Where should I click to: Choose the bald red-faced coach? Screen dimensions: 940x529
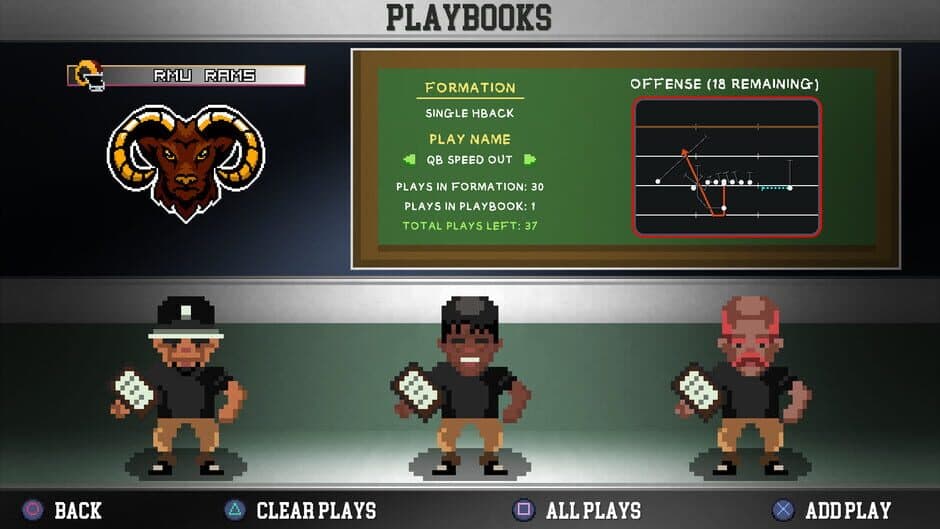click(x=749, y=387)
